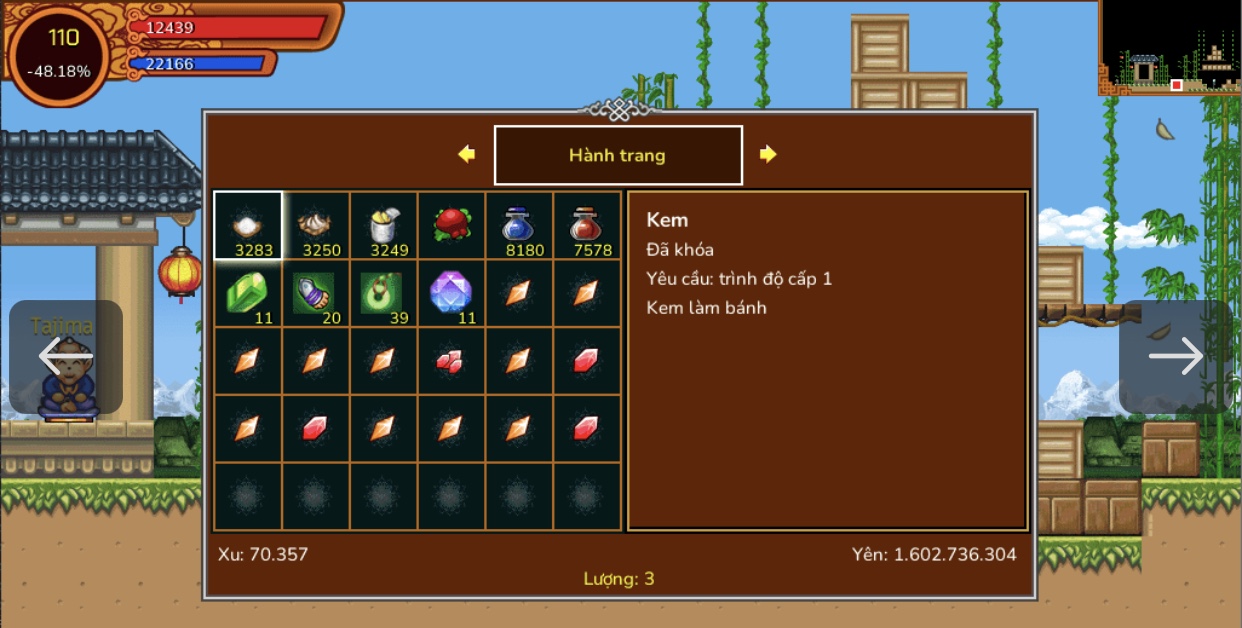Screen dimensions: 1242x628
Task: Tap the left movement arrow button
Action: tap(66, 356)
